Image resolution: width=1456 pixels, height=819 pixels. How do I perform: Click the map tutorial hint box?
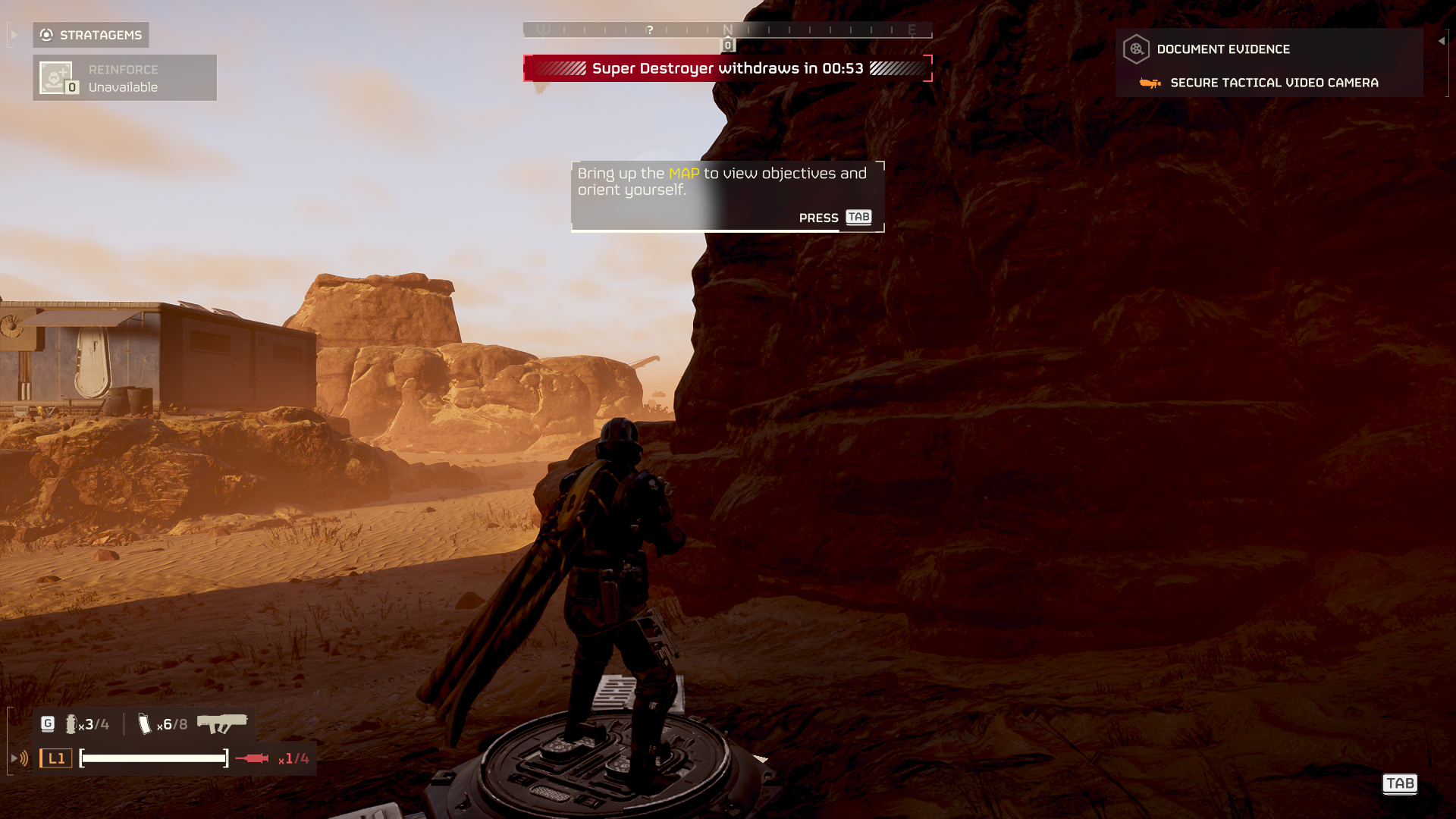727,196
